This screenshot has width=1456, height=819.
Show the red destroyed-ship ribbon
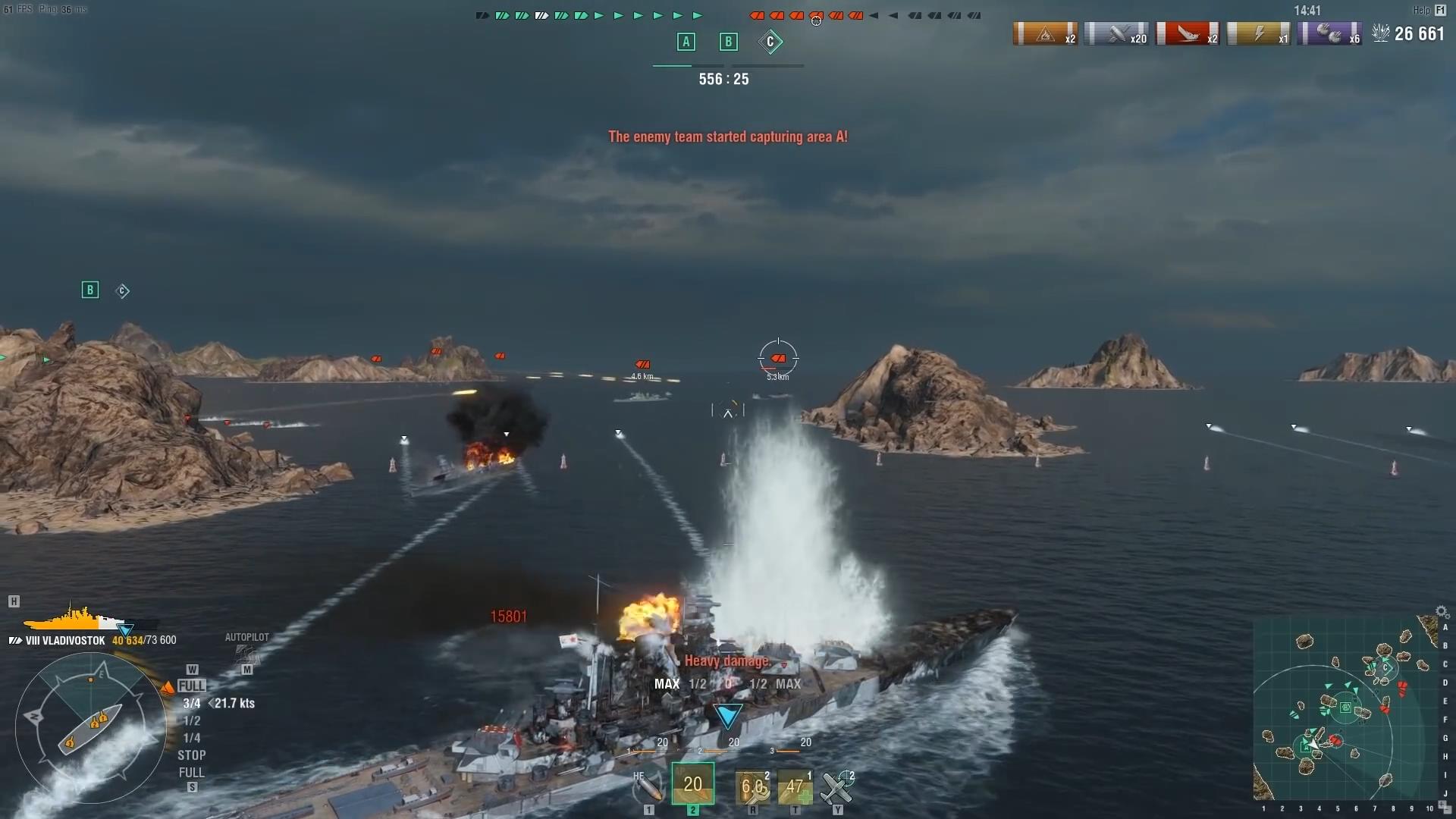(x=1188, y=34)
